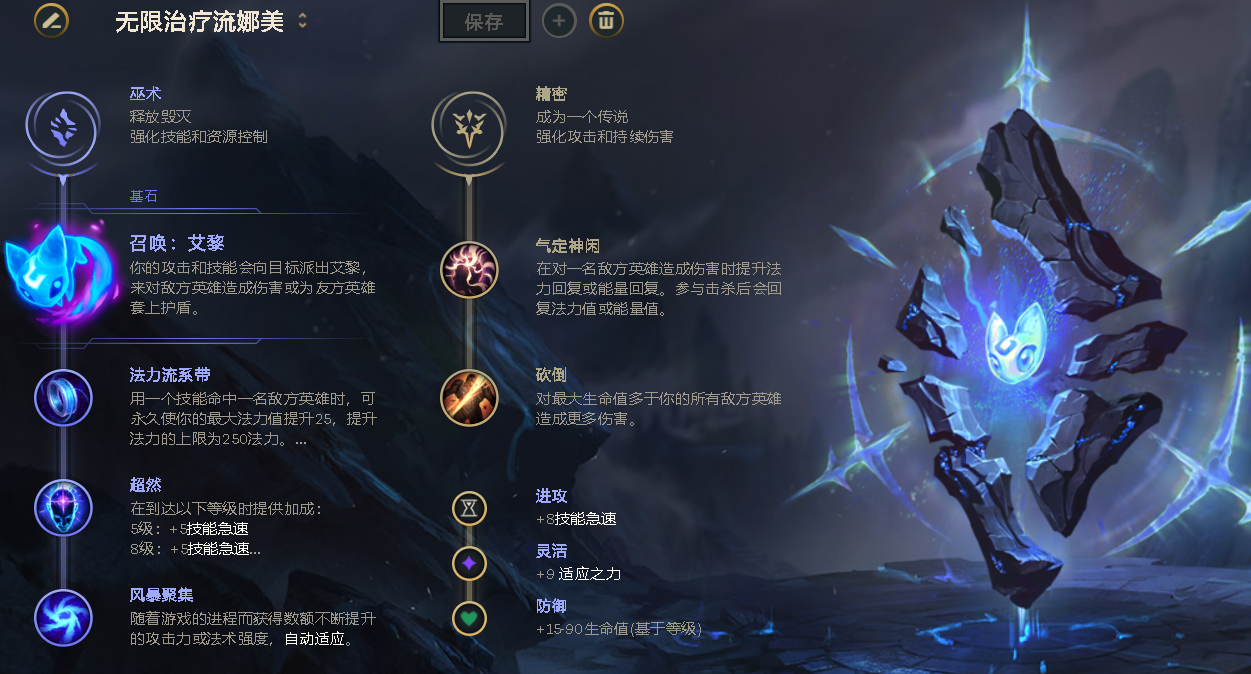
Task: Open the rune page name dropdown
Action: (x=302, y=21)
